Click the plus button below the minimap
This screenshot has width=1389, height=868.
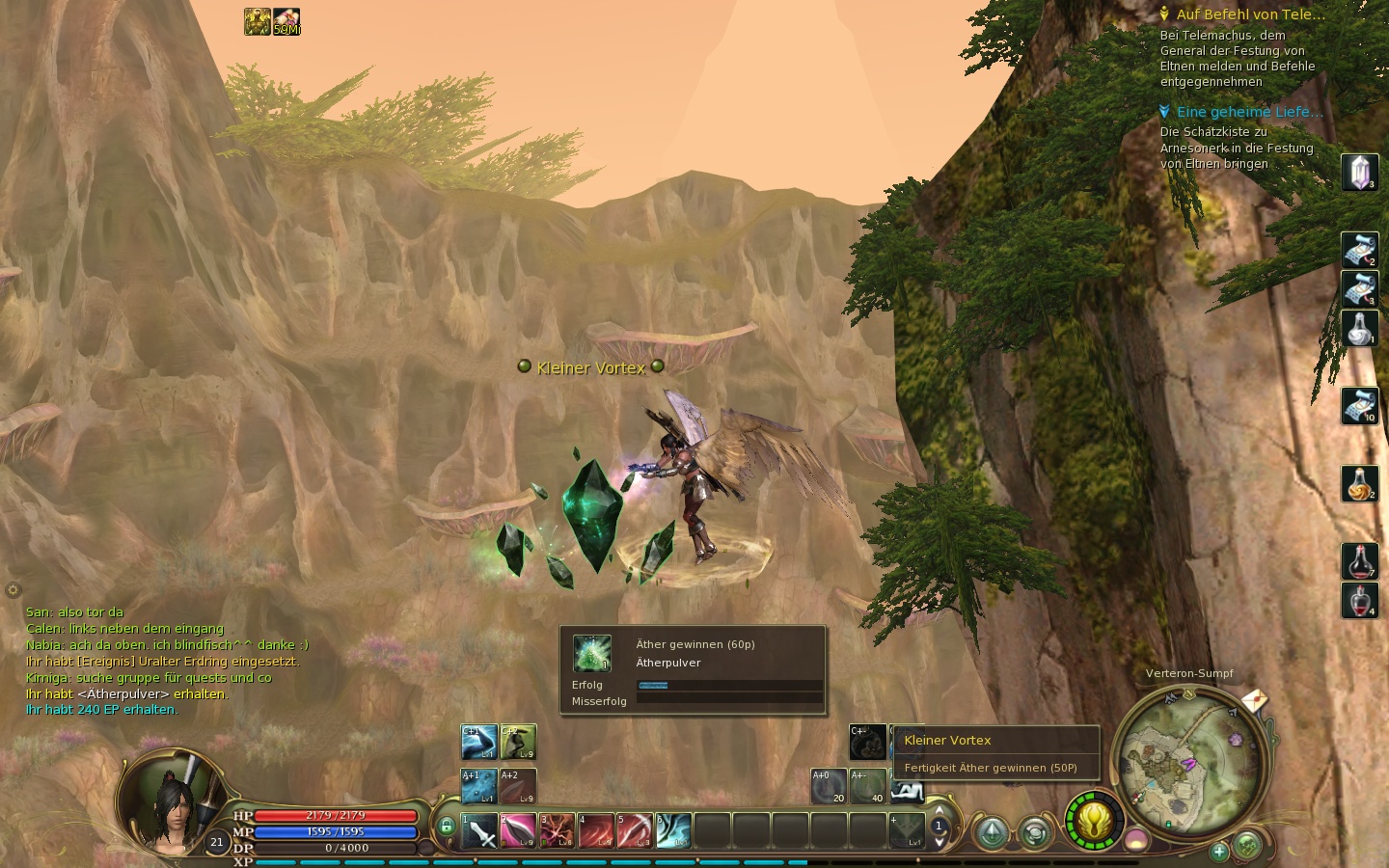(1219, 851)
